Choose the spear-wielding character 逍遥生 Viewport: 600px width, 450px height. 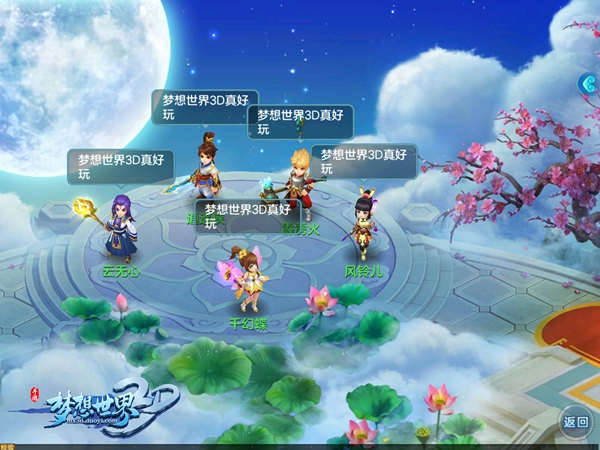click(x=207, y=170)
